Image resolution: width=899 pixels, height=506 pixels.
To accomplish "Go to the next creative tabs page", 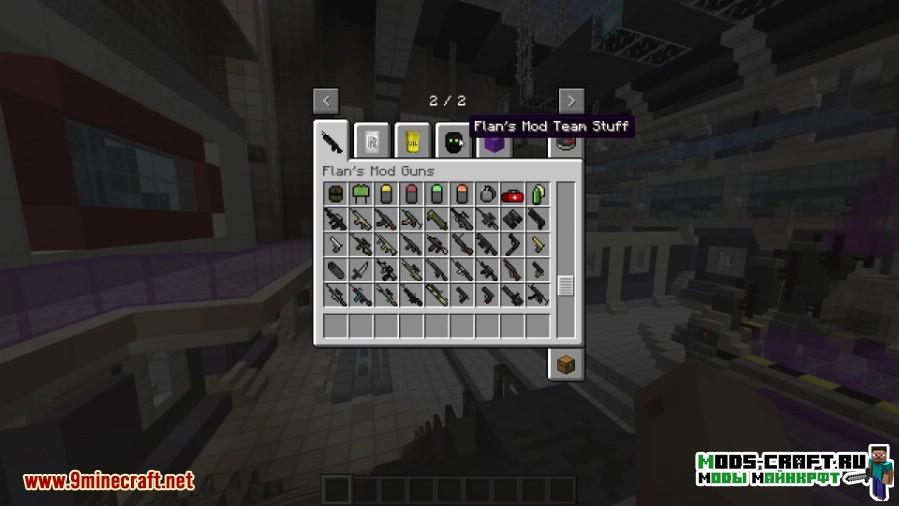I will tap(571, 100).
